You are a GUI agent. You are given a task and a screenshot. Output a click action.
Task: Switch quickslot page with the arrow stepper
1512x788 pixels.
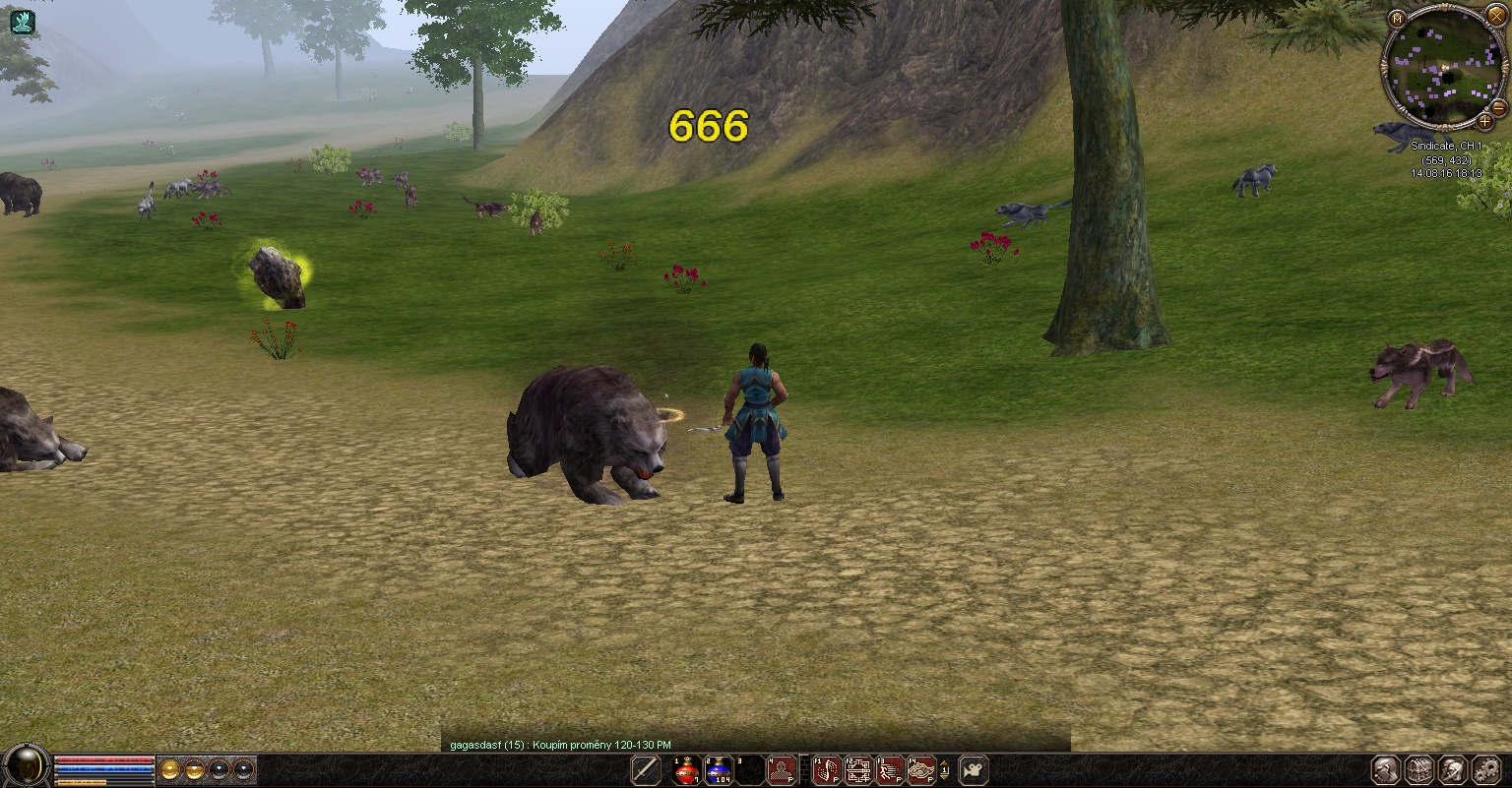click(x=945, y=770)
